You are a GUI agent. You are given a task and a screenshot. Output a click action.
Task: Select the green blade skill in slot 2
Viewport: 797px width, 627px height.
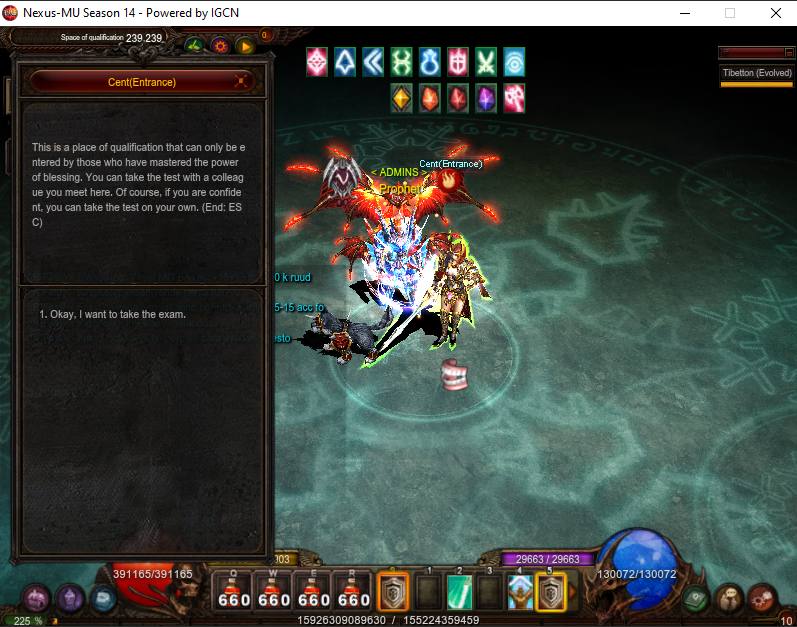tap(459, 592)
